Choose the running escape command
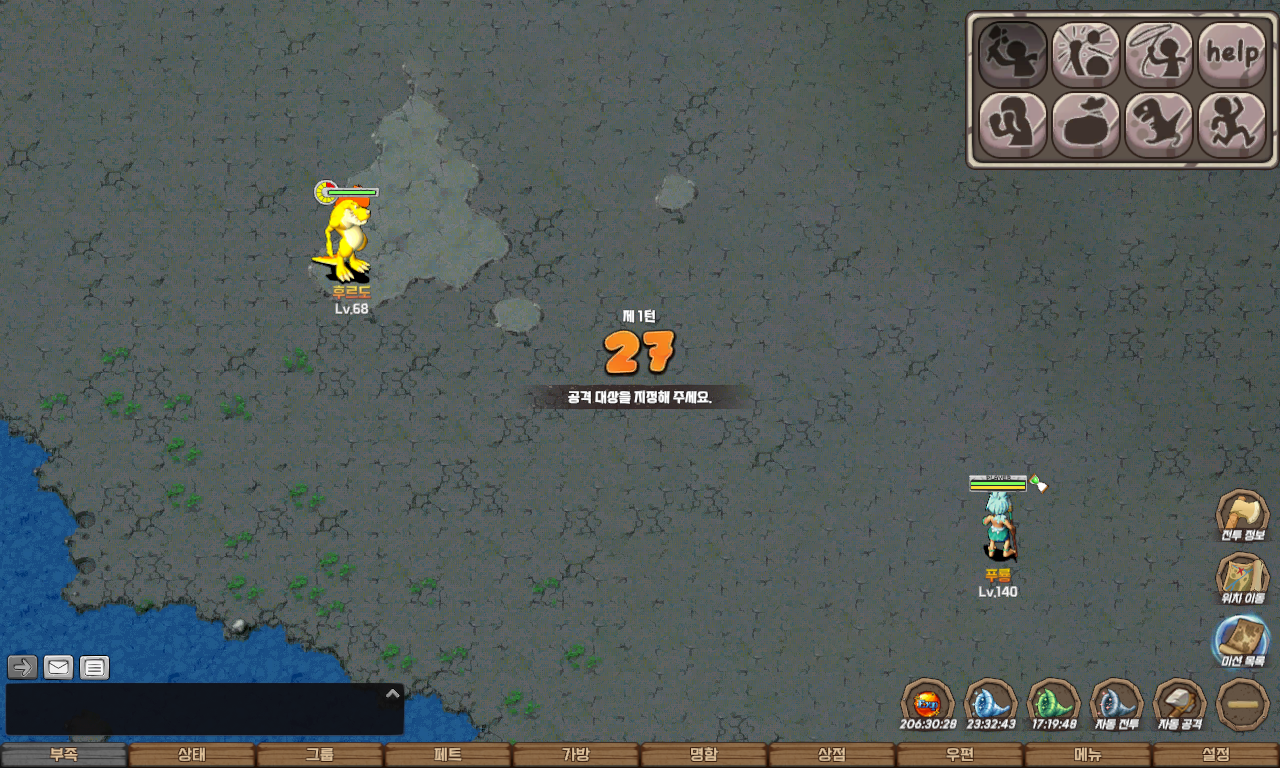This screenshot has height=768, width=1280. pyautogui.click(x=1232, y=125)
